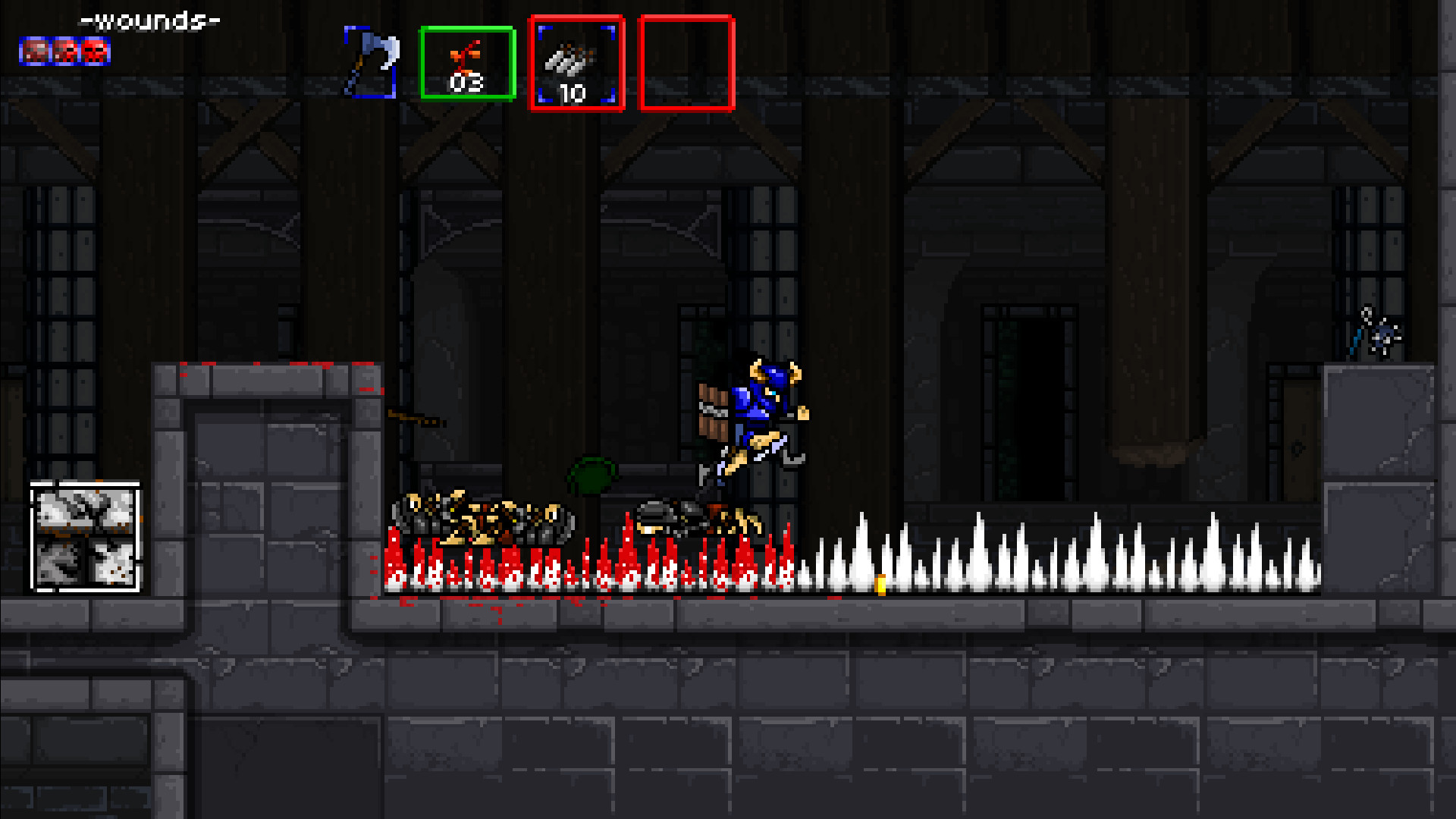The width and height of the screenshot is (1456, 819).
Task: Click the middle wound marker icon
Action: [x=64, y=53]
